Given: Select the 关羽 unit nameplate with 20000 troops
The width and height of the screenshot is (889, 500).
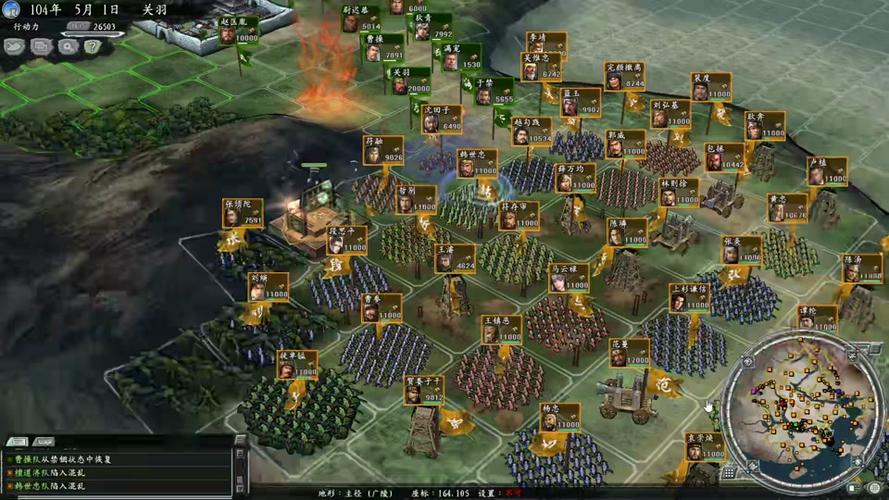Looking at the screenshot, I should (410, 81).
